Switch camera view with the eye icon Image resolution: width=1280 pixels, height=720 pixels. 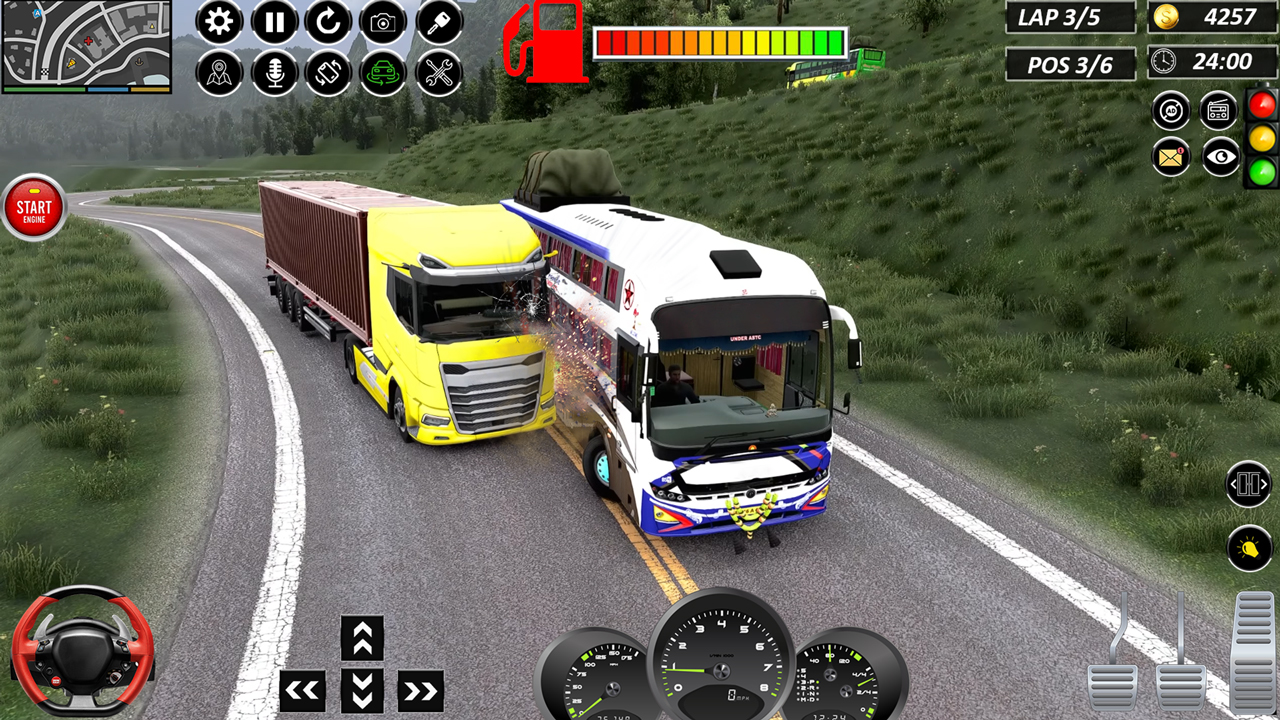[x=1219, y=157]
